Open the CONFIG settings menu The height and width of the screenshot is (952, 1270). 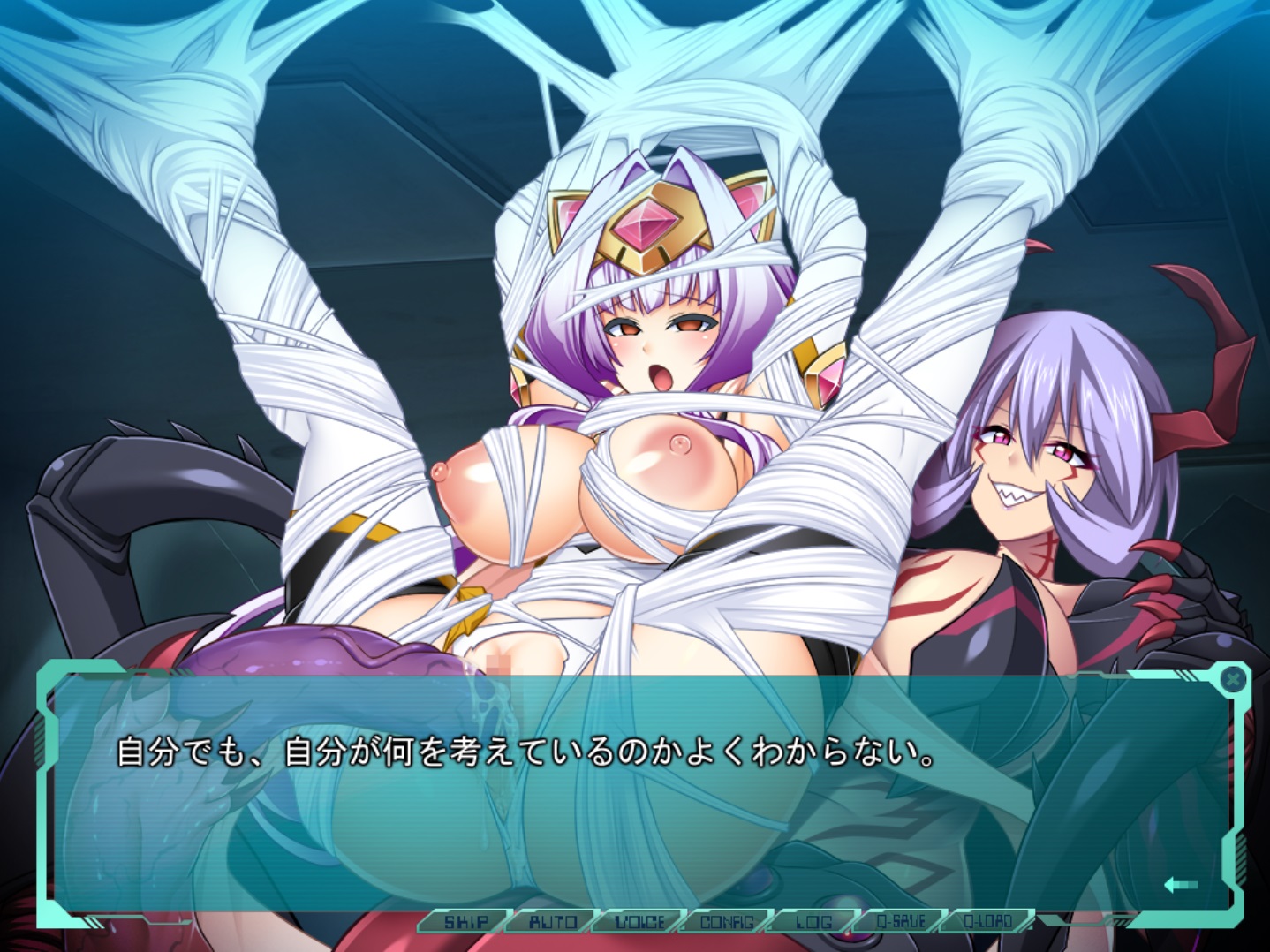coord(726,922)
